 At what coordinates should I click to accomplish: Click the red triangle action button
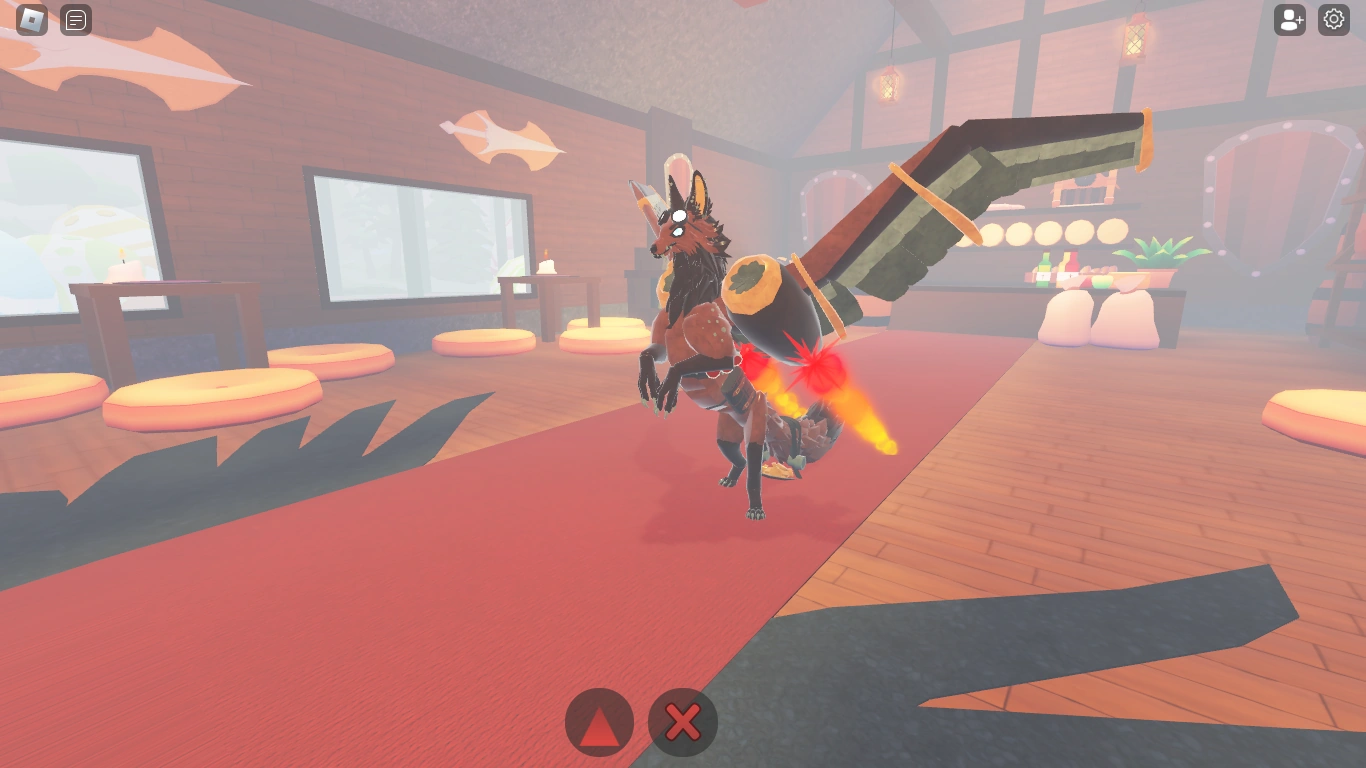pyautogui.click(x=598, y=722)
